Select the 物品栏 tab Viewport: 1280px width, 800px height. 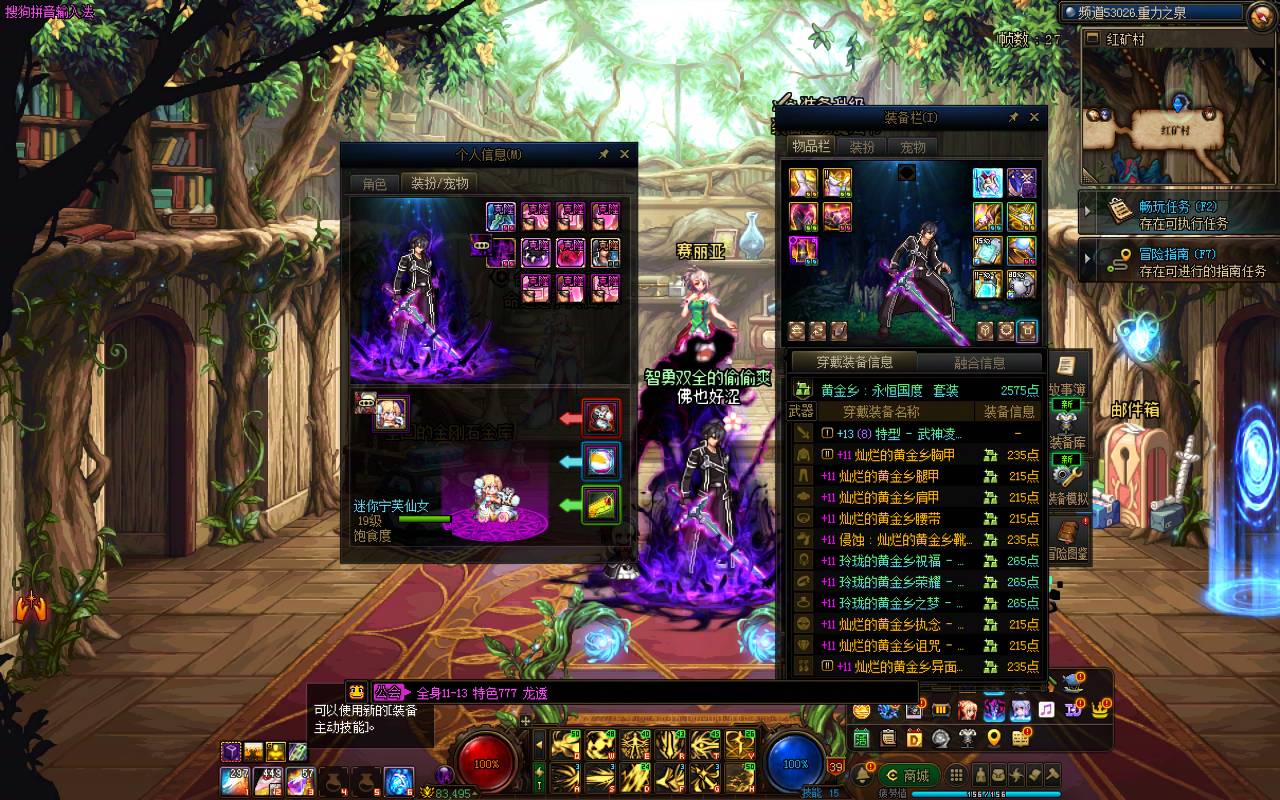(x=811, y=147)
